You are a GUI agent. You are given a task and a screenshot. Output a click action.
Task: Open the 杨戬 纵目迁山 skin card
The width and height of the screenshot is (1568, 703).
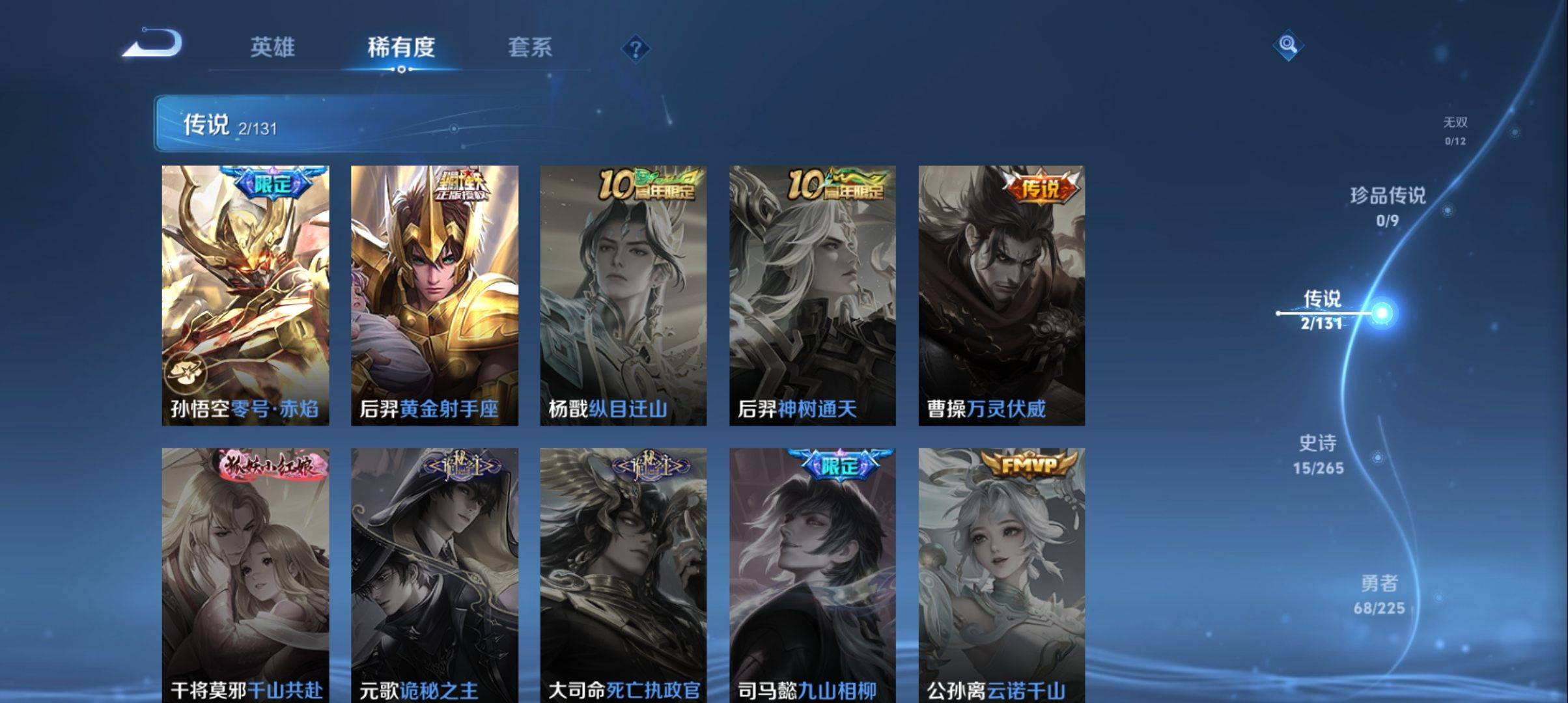tap(623, 295)
